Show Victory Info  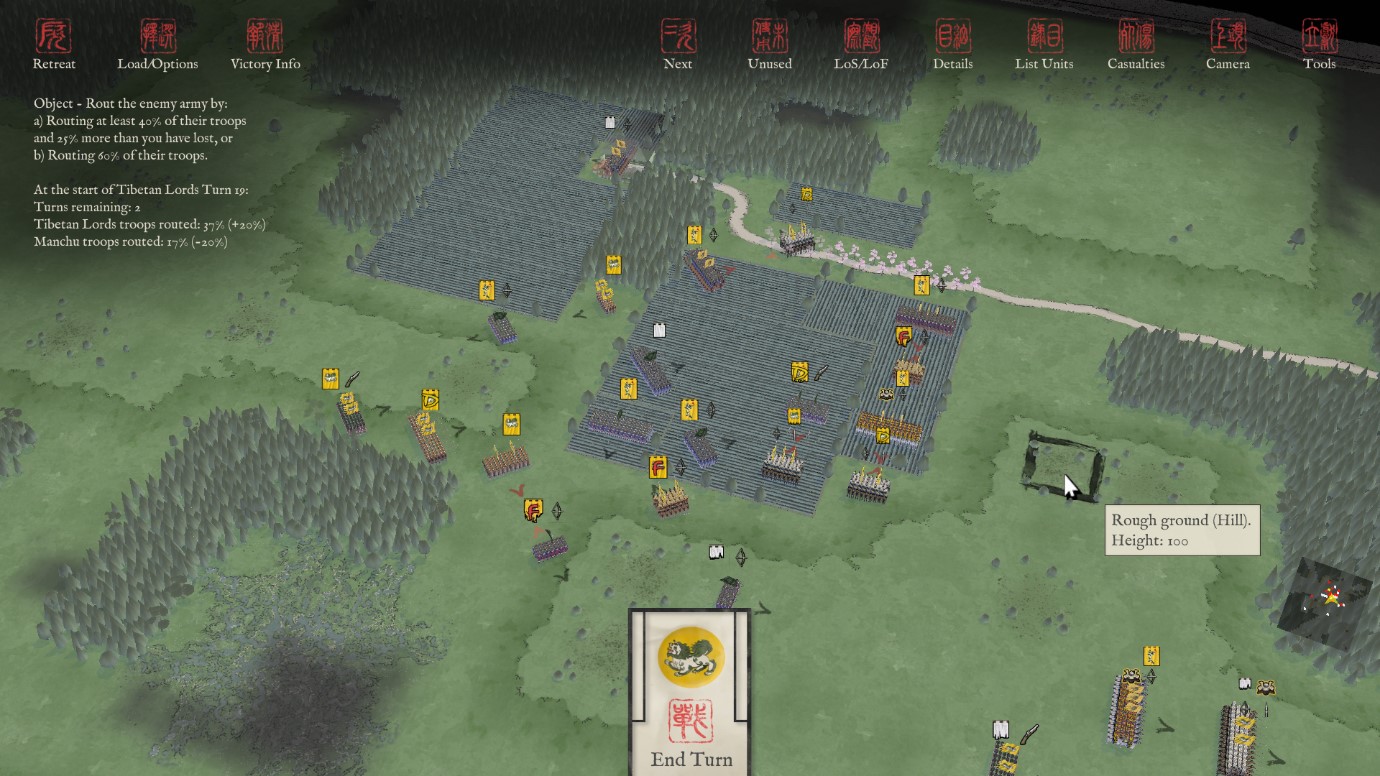pos(265,45)
